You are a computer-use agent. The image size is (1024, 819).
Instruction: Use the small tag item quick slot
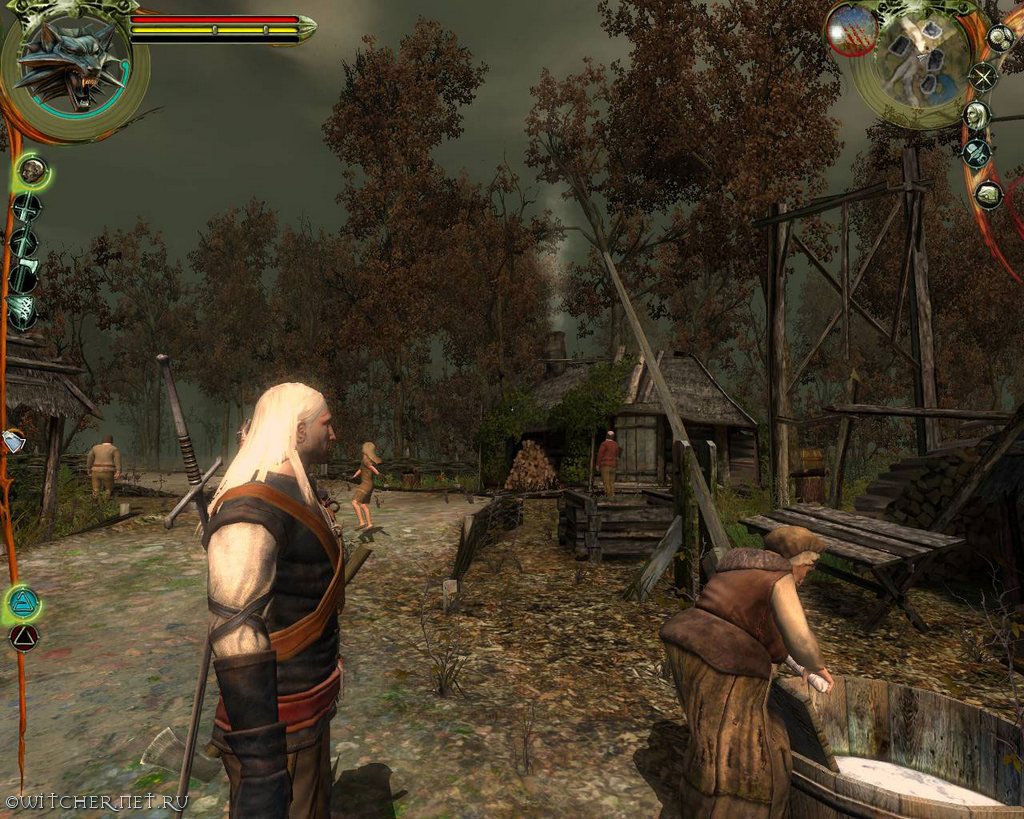(14, 440)
